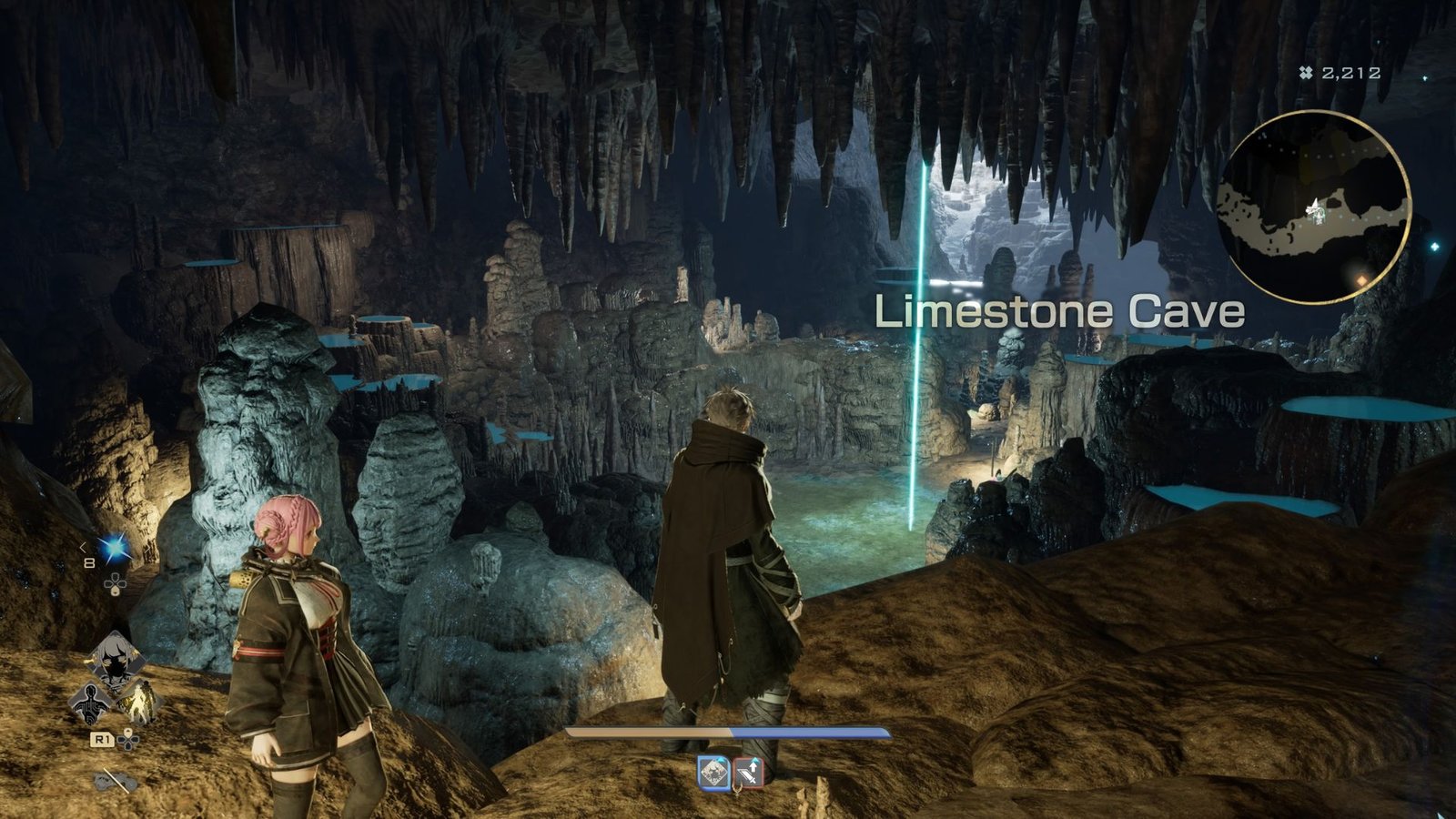Select the silhouette body status icon
Image resolution: width=1456 pixels, height=819 pixels.
click(x=91, y=703)
